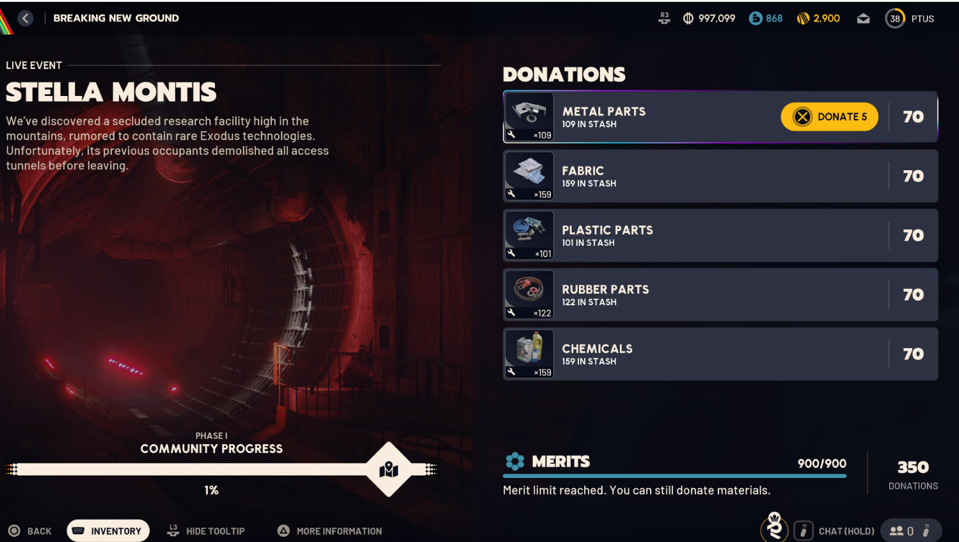Click the Metal Parts item icon
Screen dimensions: 959x542
click(529, 117)
